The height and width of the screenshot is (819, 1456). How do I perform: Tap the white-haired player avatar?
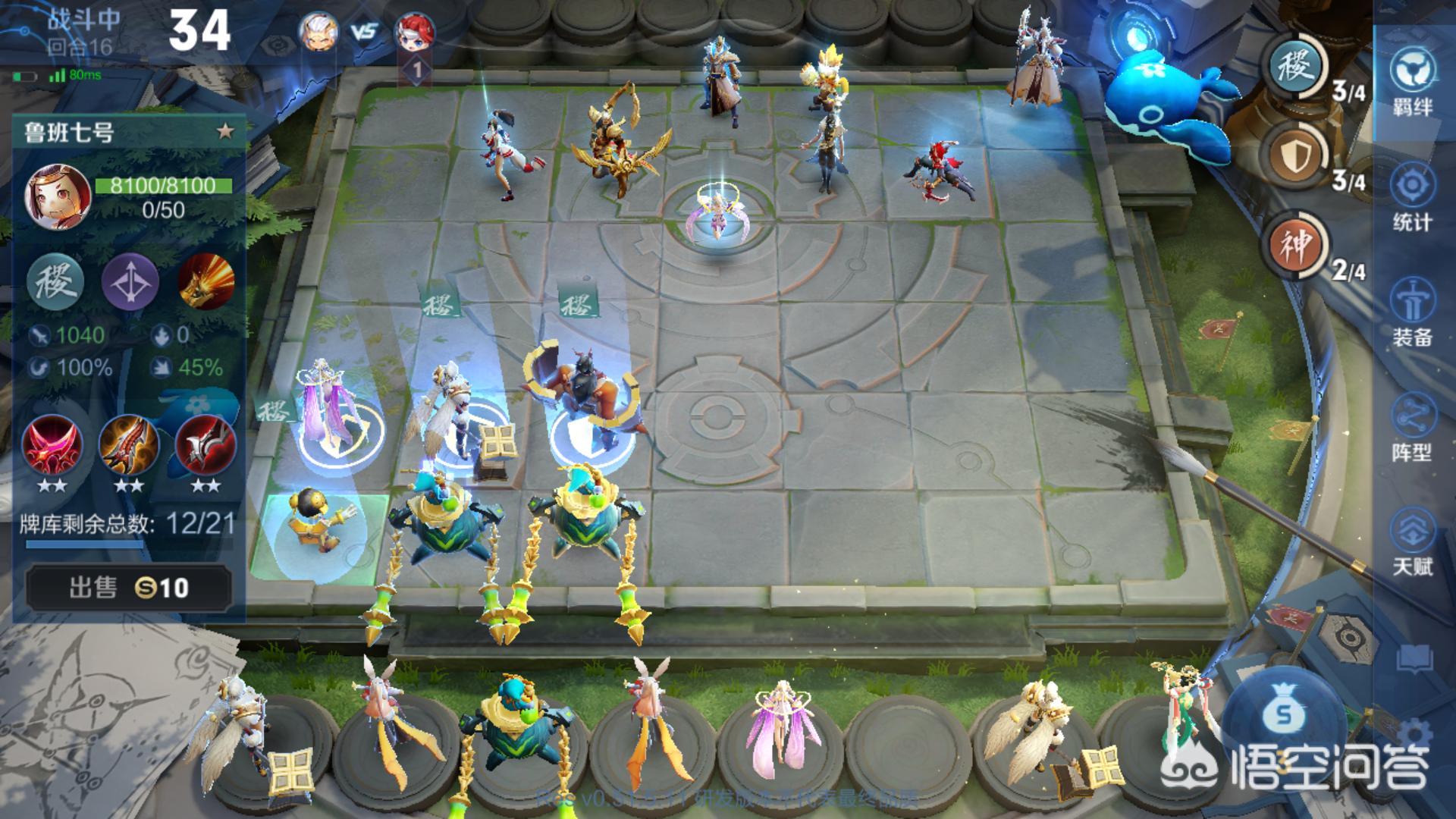318,32
